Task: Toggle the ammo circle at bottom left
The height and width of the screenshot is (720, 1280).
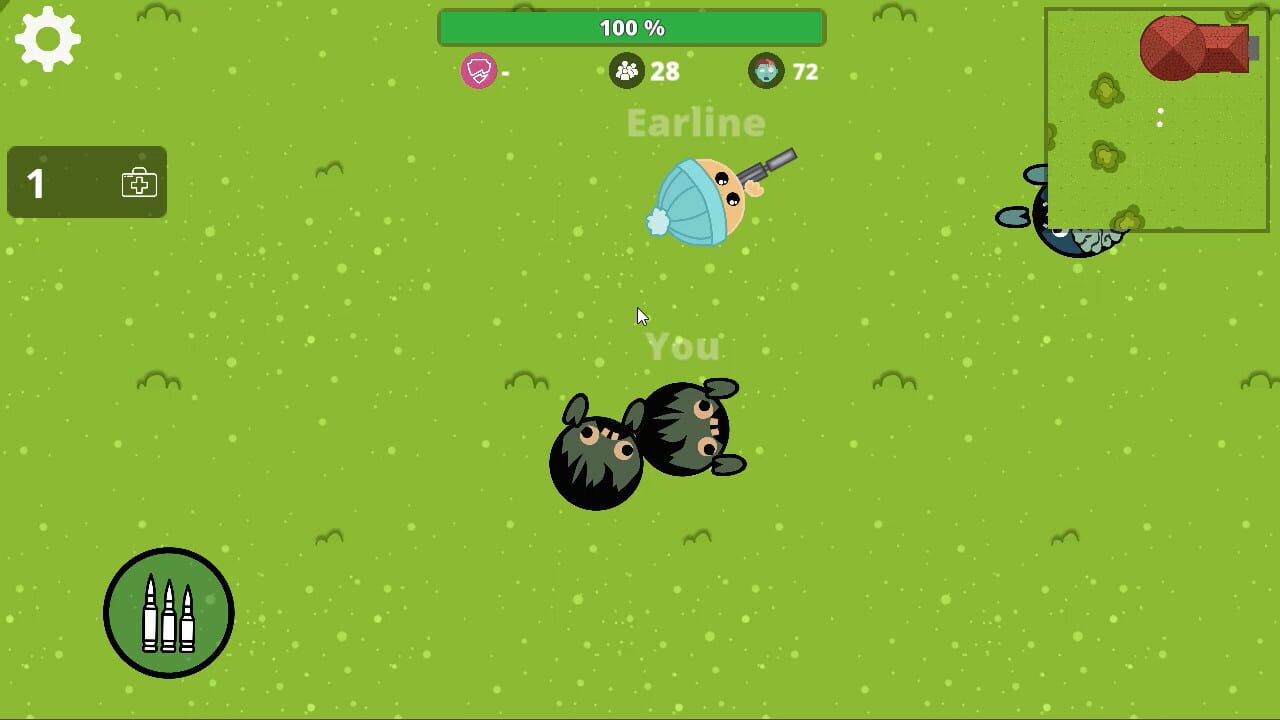Action: click(168, 612)
